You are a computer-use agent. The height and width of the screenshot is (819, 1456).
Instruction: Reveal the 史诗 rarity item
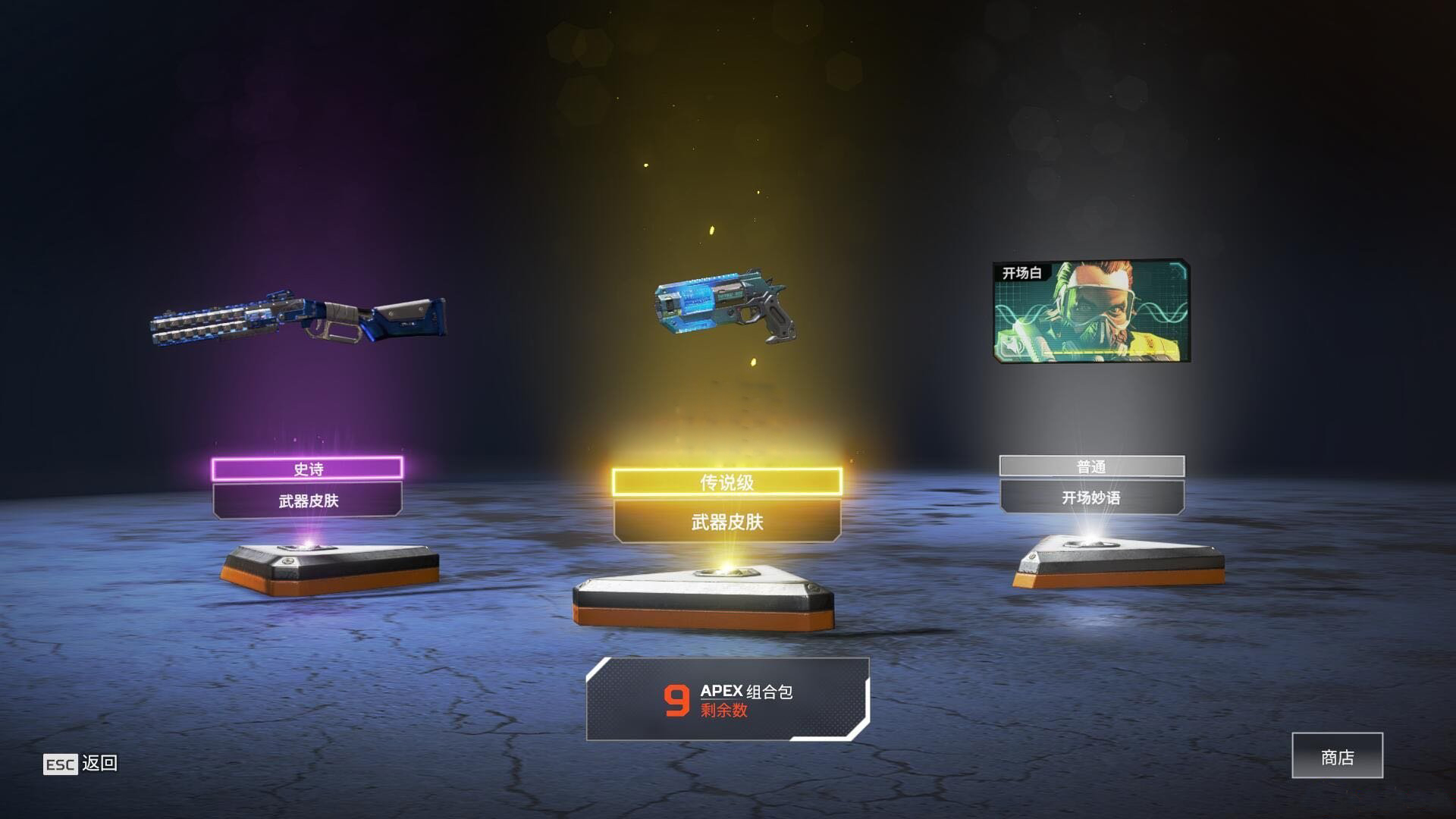[307, 469]
